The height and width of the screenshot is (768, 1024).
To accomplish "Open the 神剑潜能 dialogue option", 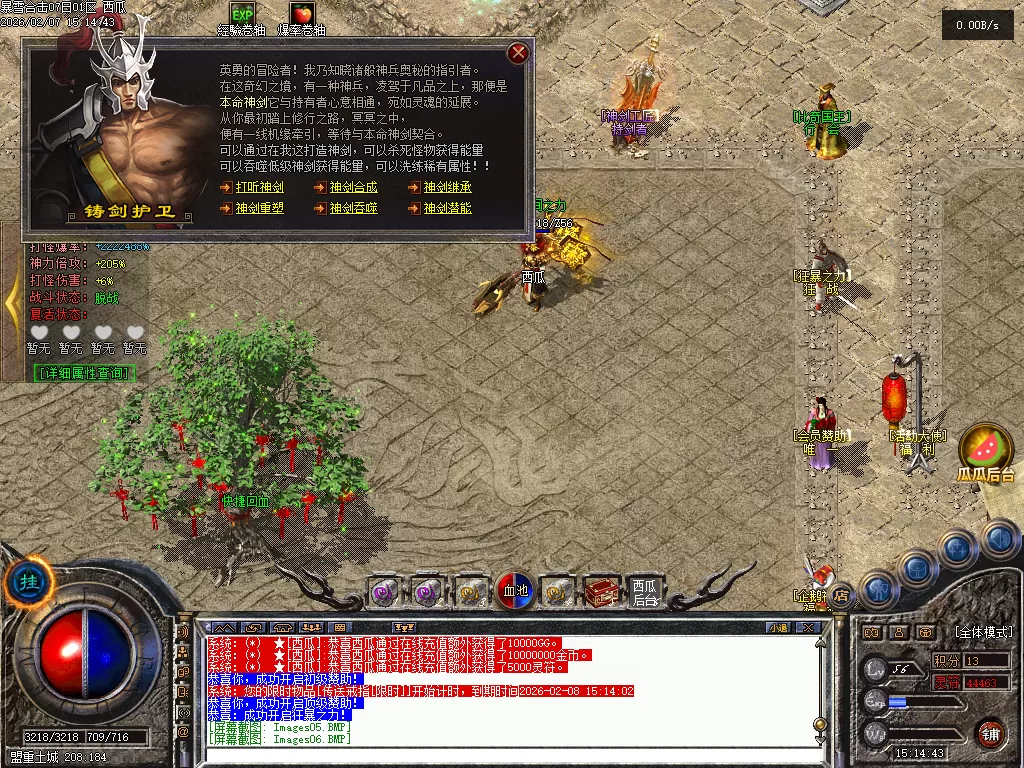I will coord(447,209).
